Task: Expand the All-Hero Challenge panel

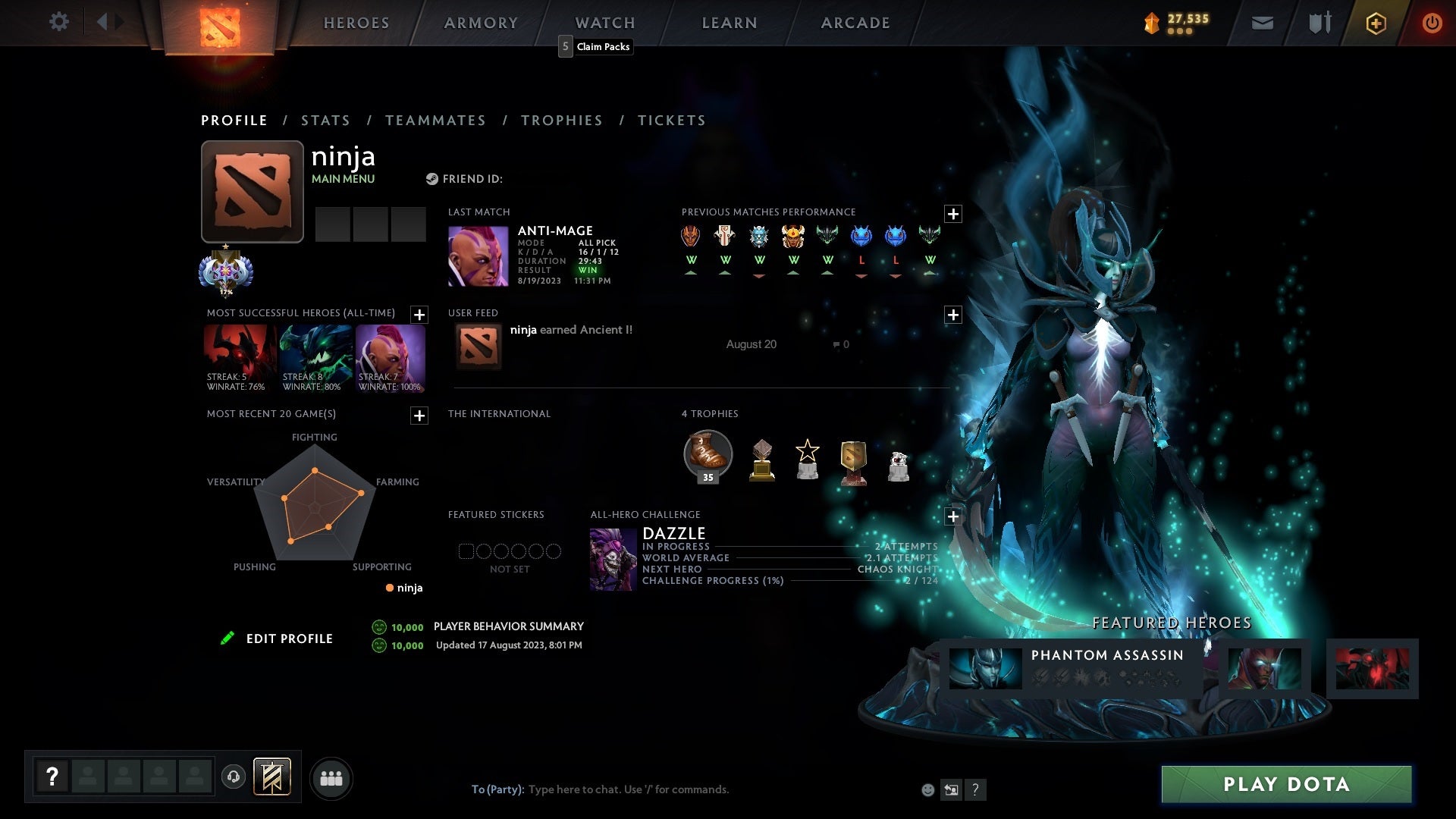Action: [x=953, y=516]
